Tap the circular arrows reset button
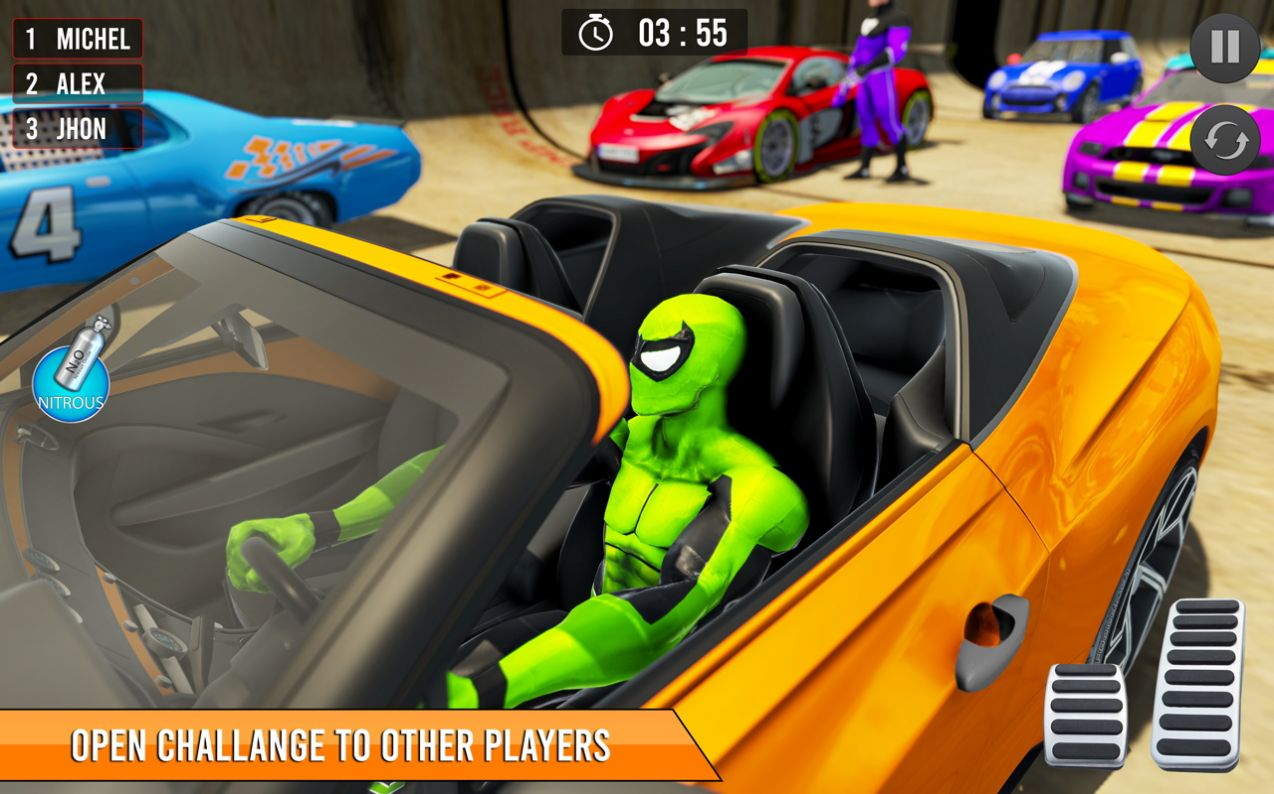The height and width of the screenshot is (794, 1274). coord(1224,141)
